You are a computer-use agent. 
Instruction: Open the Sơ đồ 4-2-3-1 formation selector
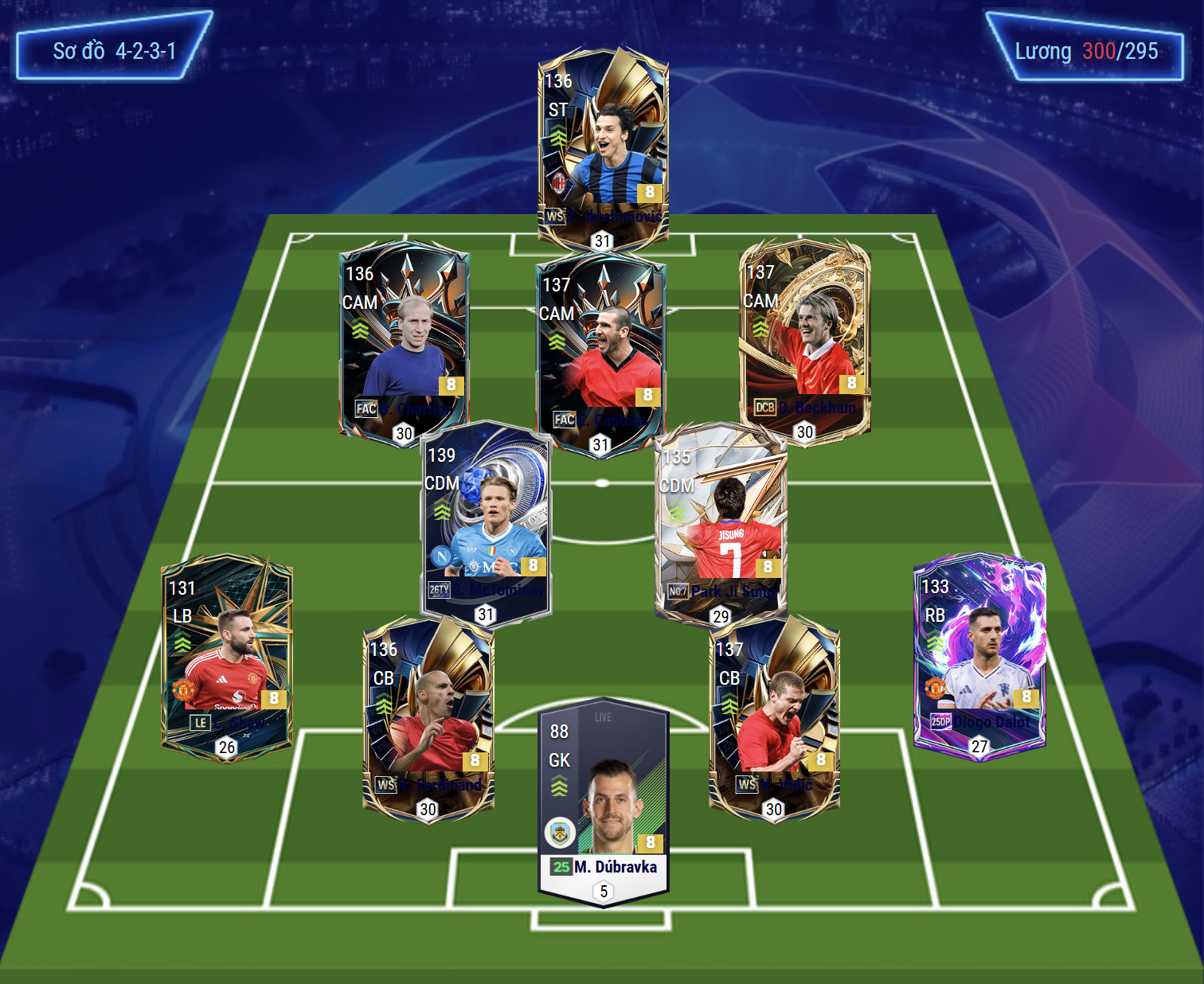pos(114,51)
